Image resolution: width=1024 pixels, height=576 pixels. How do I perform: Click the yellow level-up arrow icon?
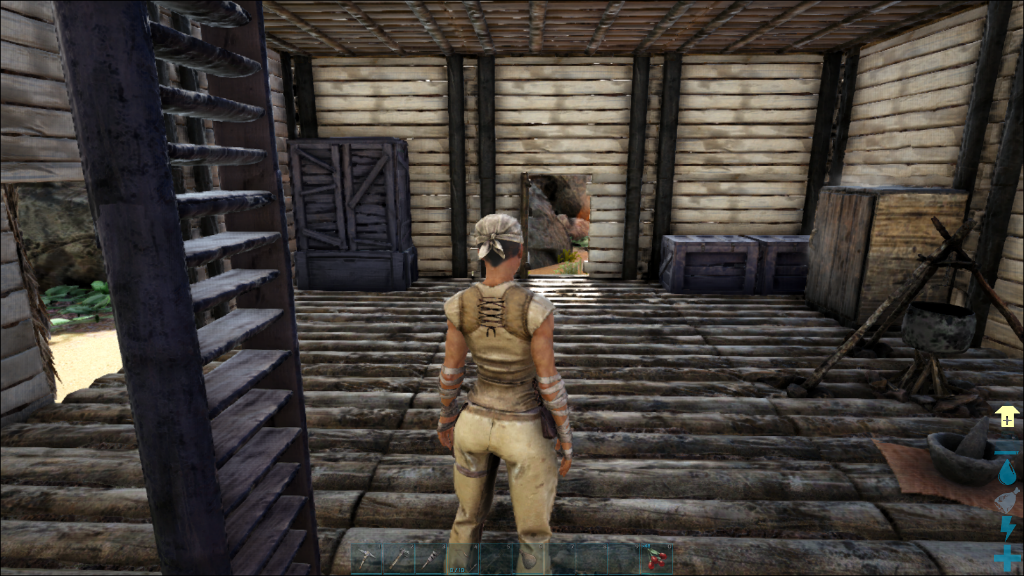click(x=1006, y=417)
